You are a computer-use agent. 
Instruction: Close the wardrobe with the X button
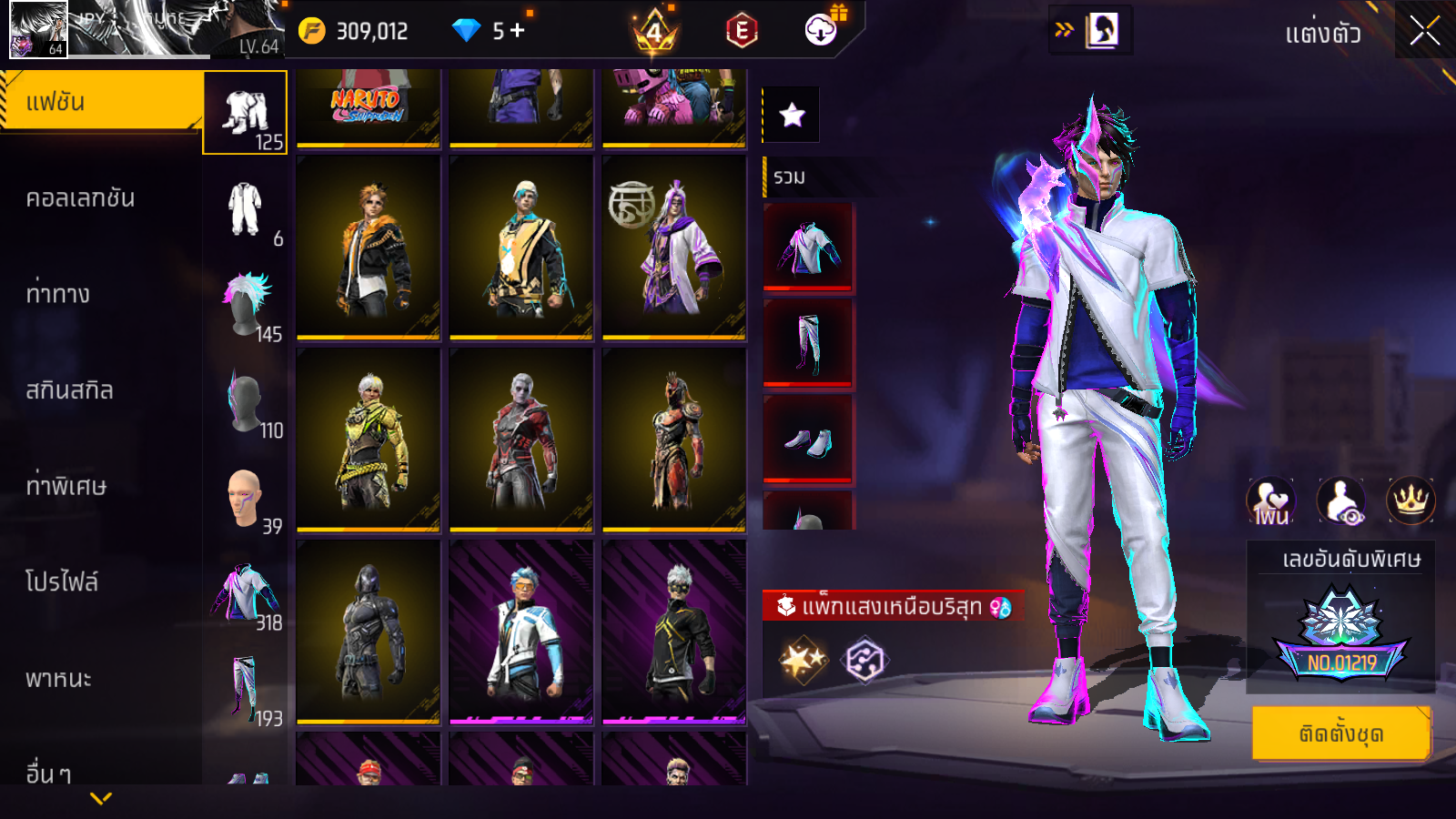tap(1424, 32)
